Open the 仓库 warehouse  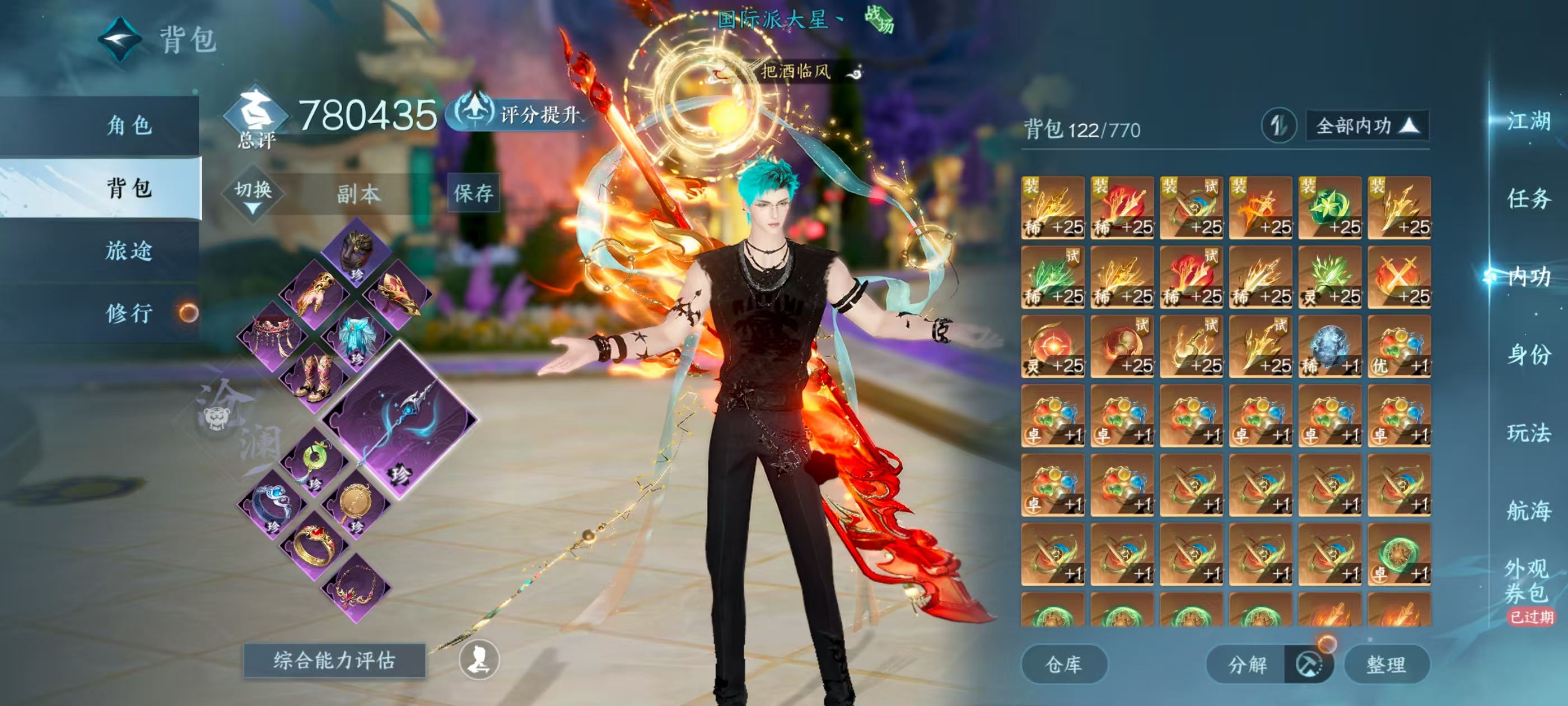pos(1063,664)
